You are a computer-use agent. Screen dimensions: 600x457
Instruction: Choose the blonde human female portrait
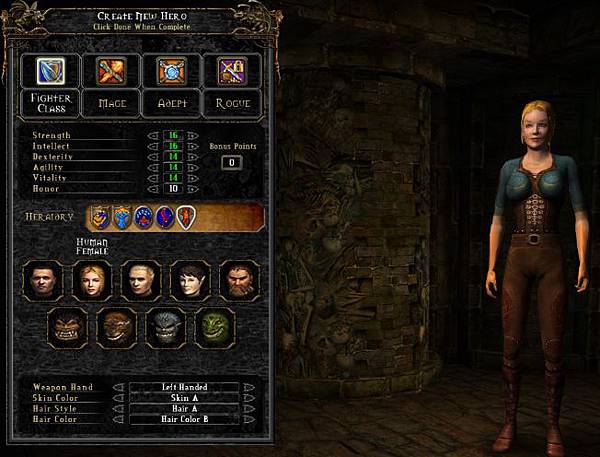click(x=91, y=281)
